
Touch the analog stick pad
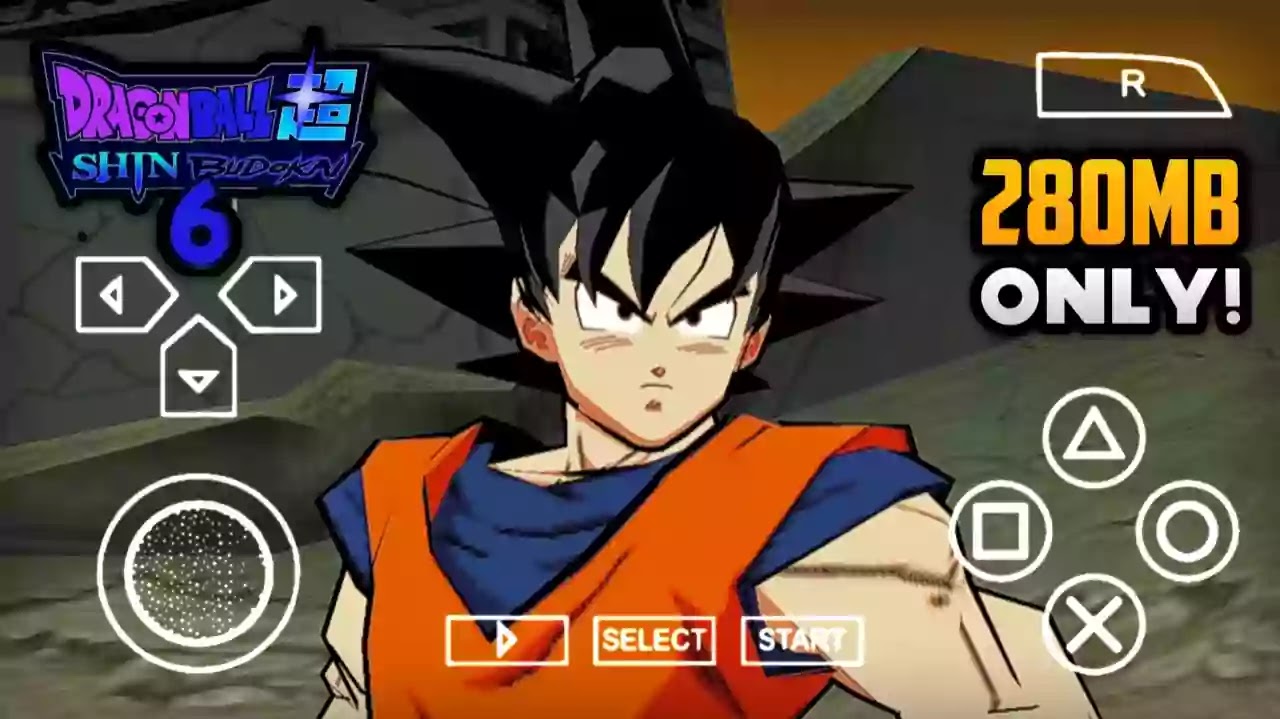199,573
